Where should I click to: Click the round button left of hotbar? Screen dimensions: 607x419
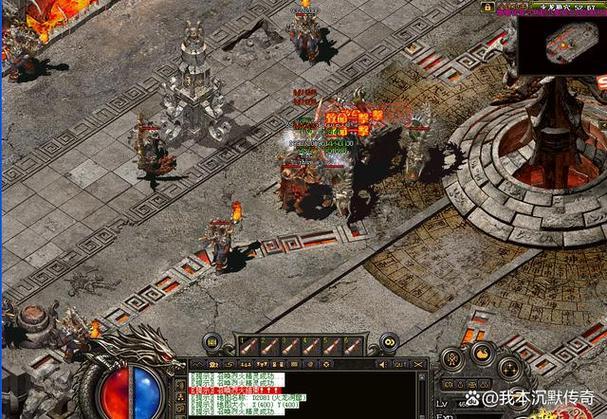point(212,345)
